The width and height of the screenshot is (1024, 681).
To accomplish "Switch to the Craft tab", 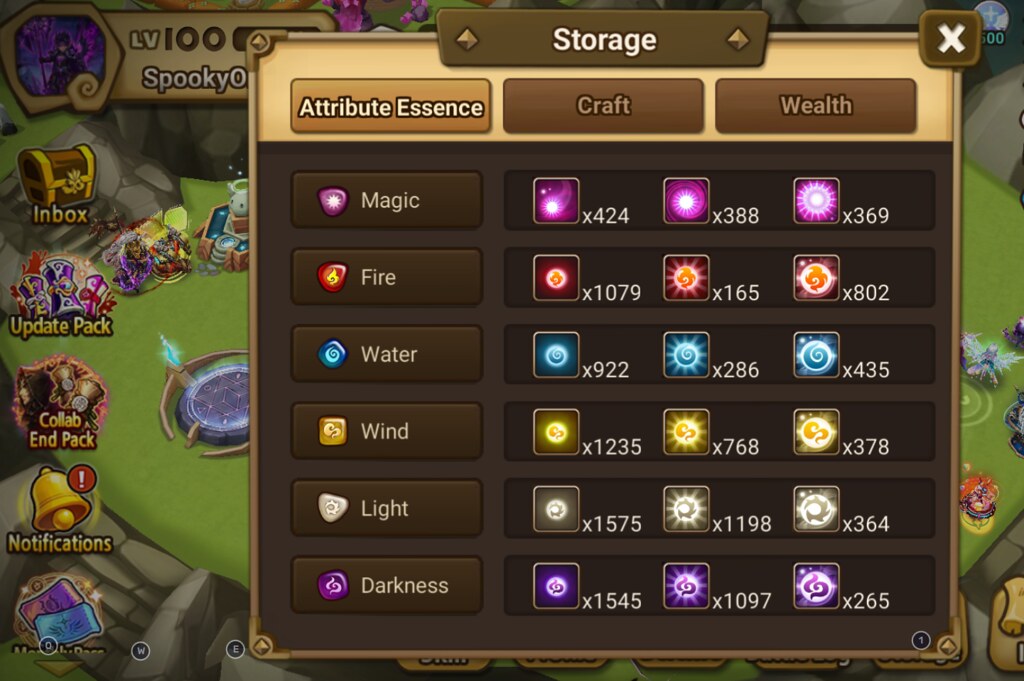I will click(x=603, y=106).
